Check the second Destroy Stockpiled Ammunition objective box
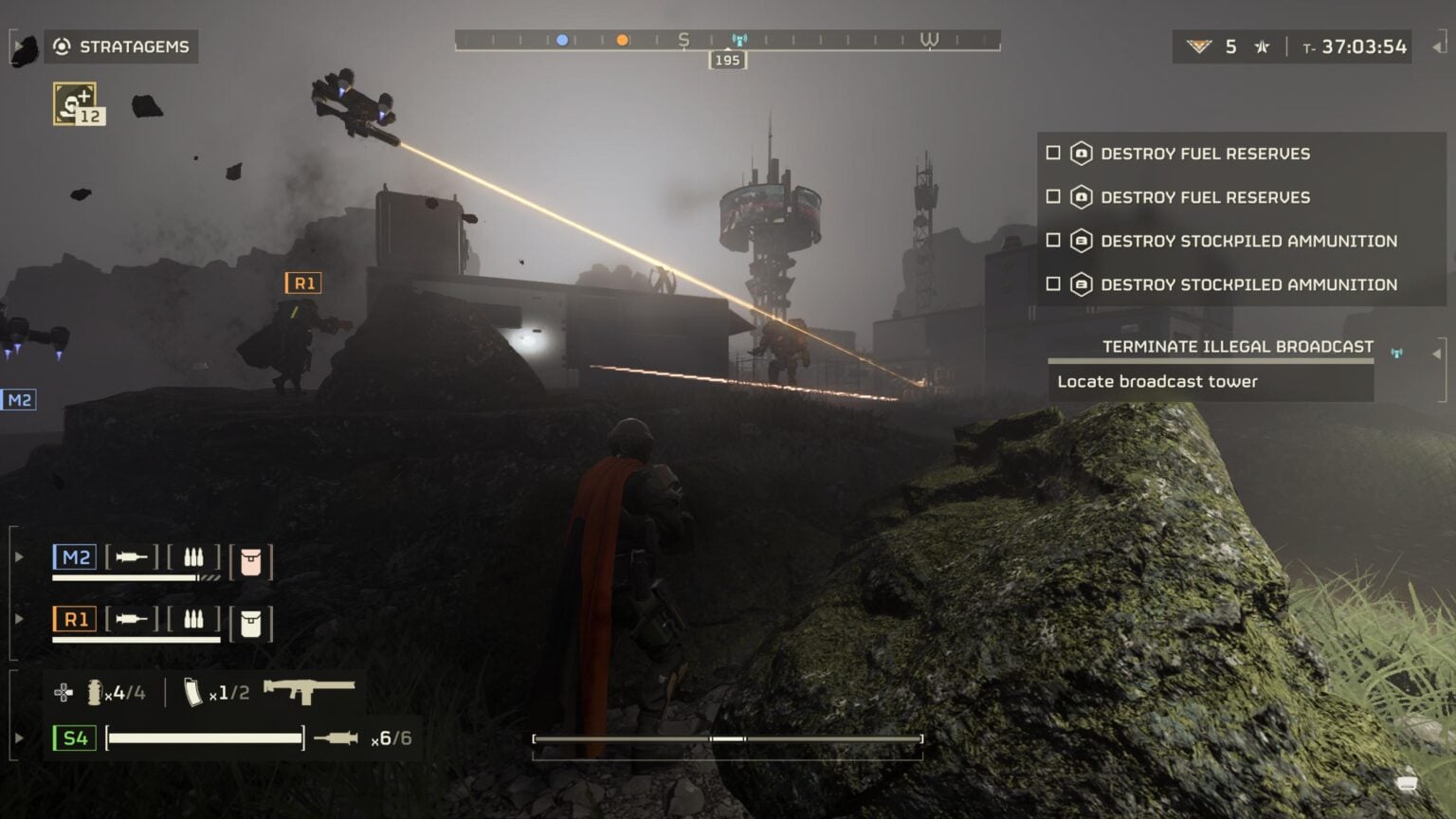 [x=1053, y=284]
